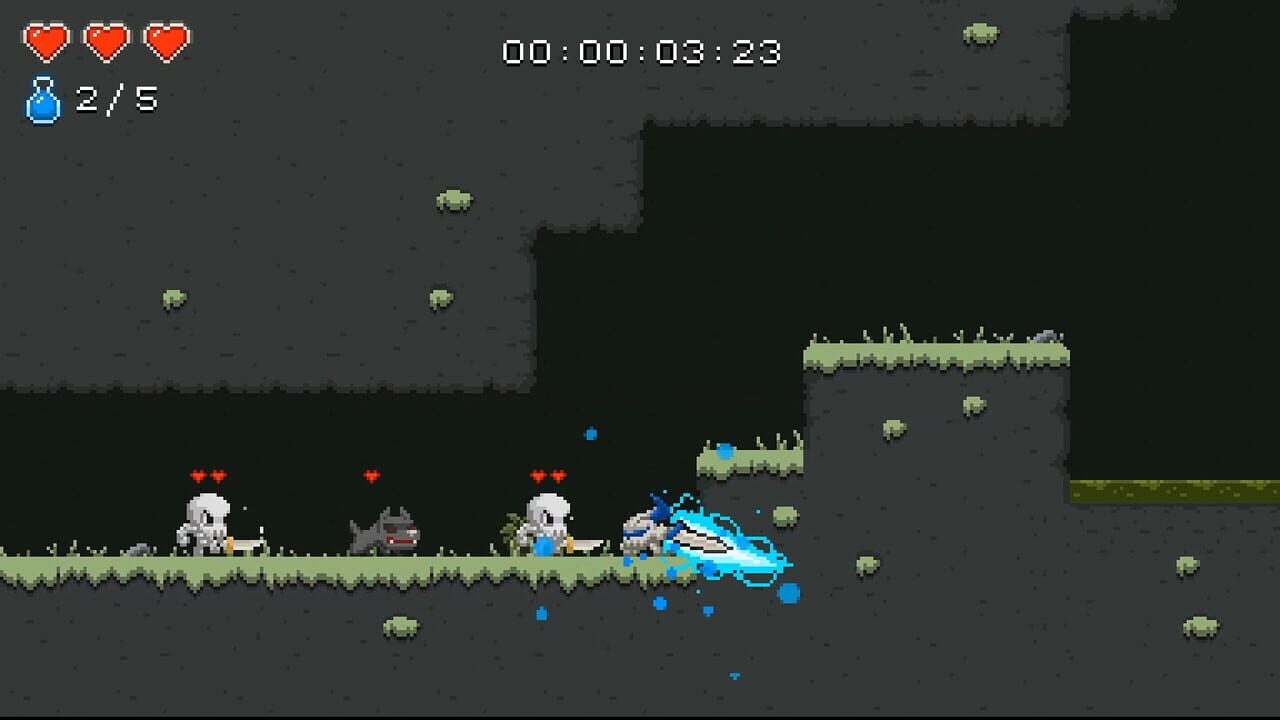
Task: Click the first red heart in the health bar
Action: coord(45,42)
